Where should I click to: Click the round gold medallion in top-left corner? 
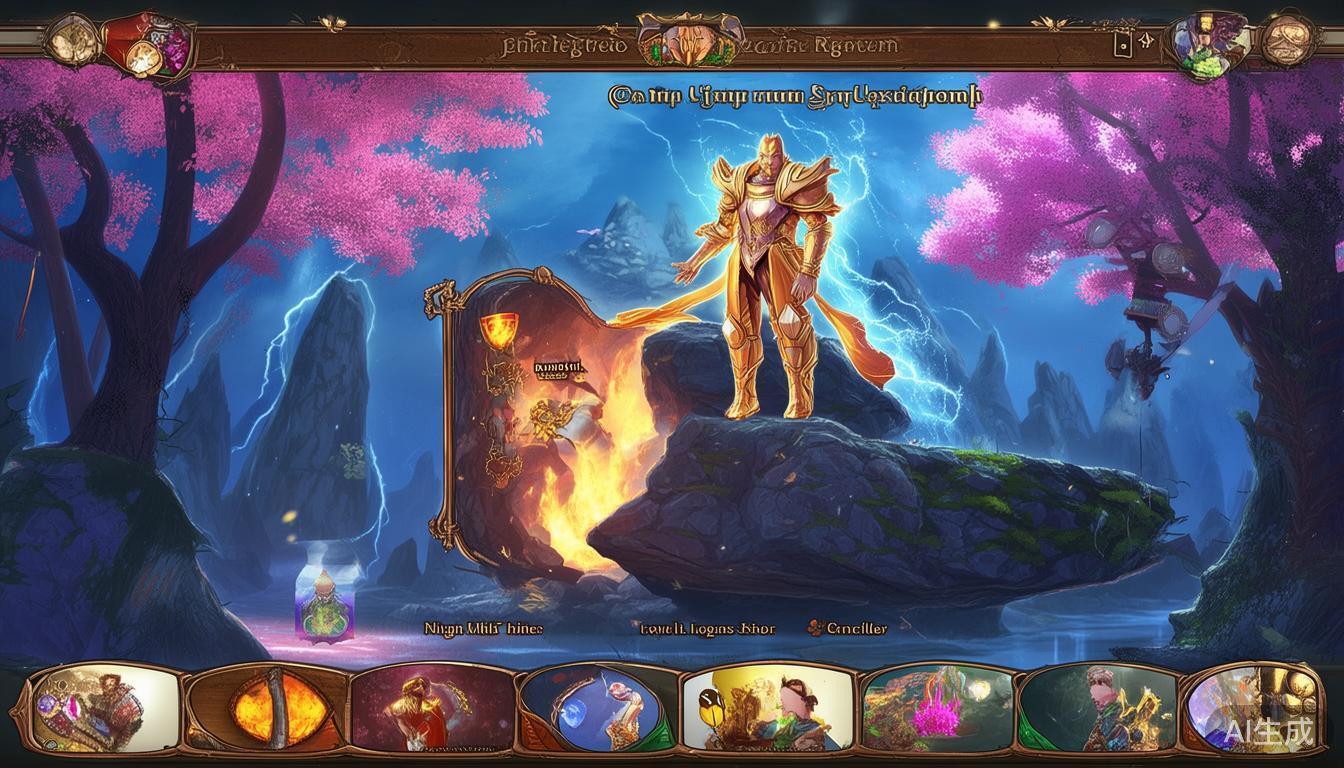[71, 40]
